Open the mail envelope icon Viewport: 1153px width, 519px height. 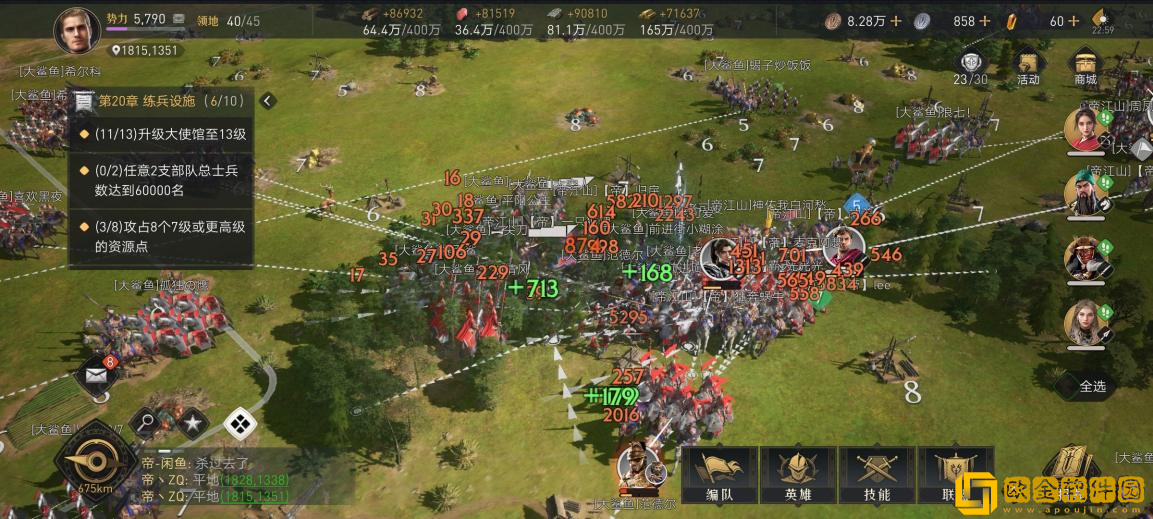(x=95, y=375)
